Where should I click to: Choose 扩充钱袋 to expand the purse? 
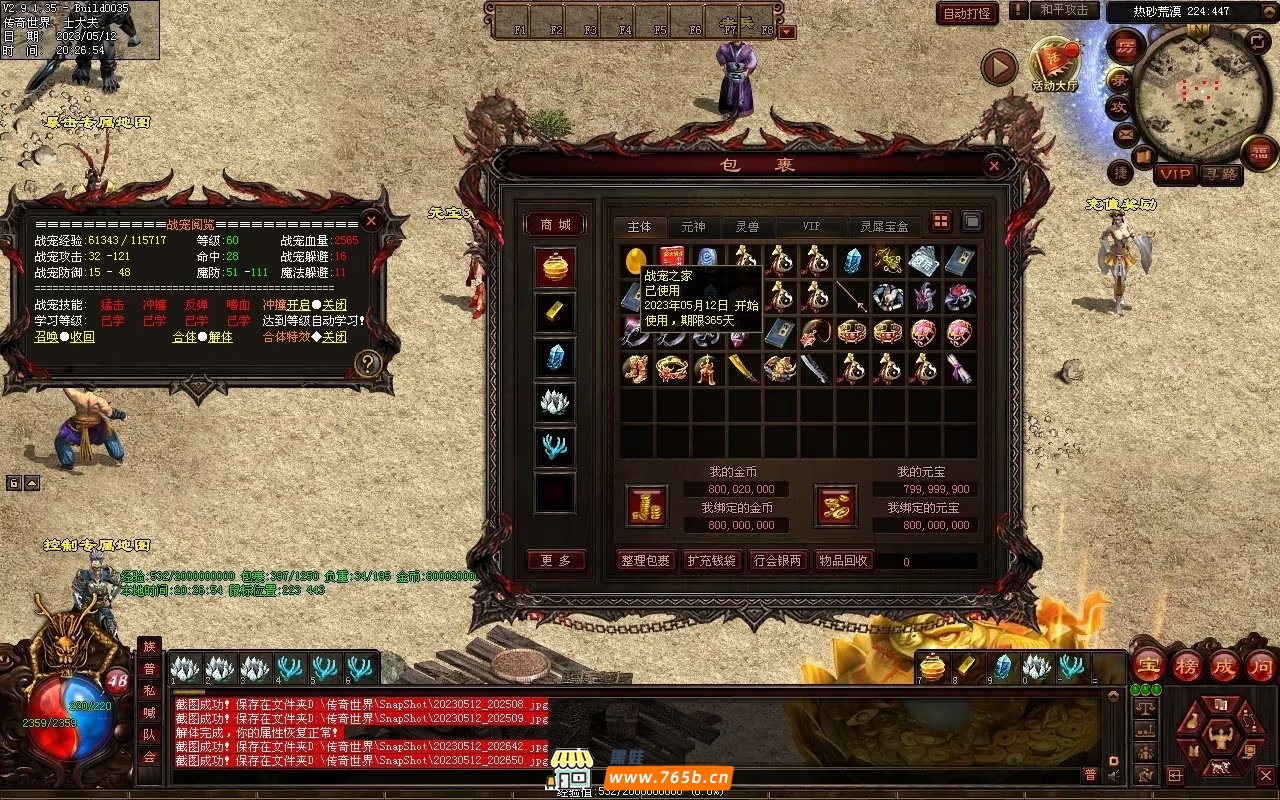click(711, 561)
